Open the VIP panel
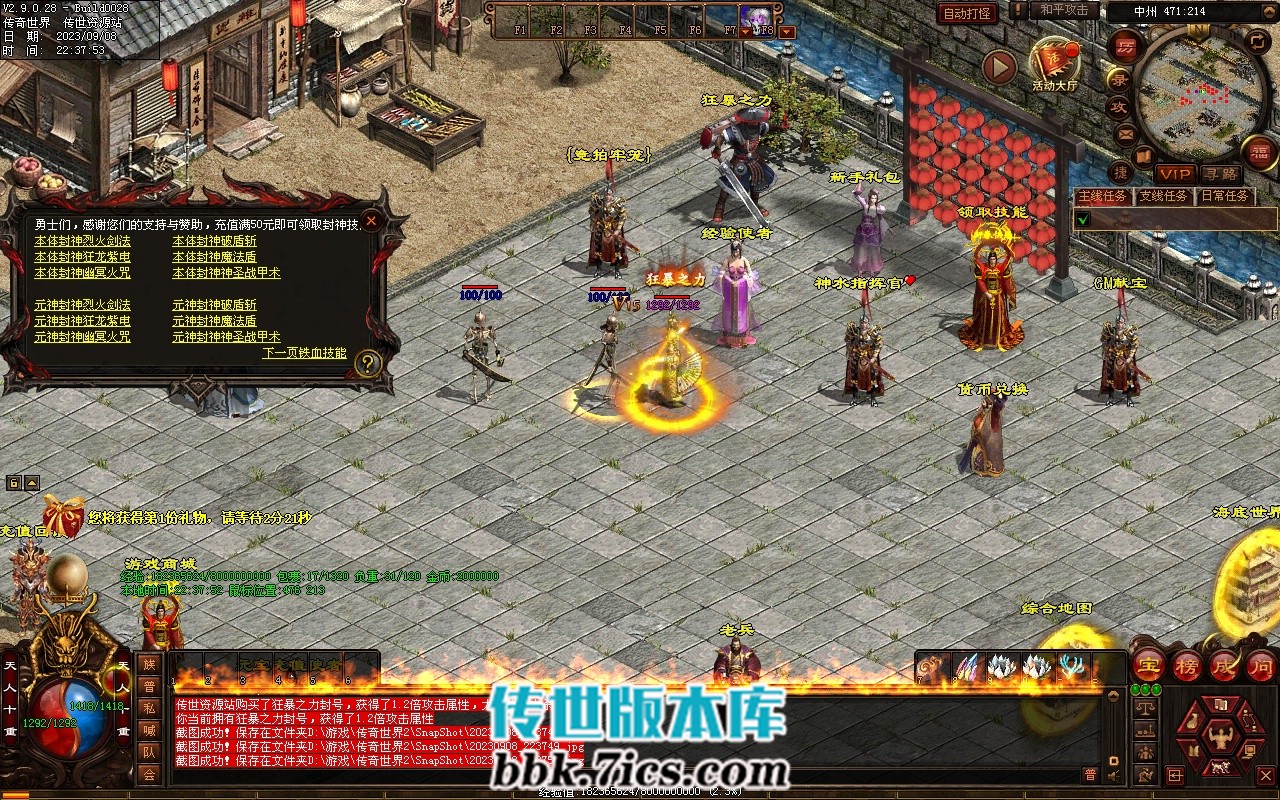This screenshot has width=1280, height=800. (1174, 174)
